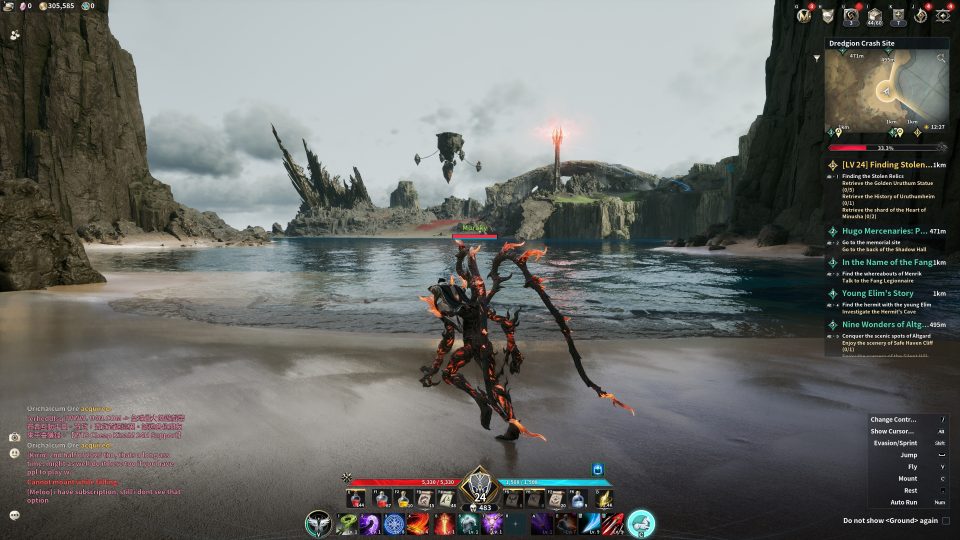Screen dimensions: 960x540
Task: Select 'Young Elim's Story' quest
Action: pyautogui.click(x=878, y=293)
